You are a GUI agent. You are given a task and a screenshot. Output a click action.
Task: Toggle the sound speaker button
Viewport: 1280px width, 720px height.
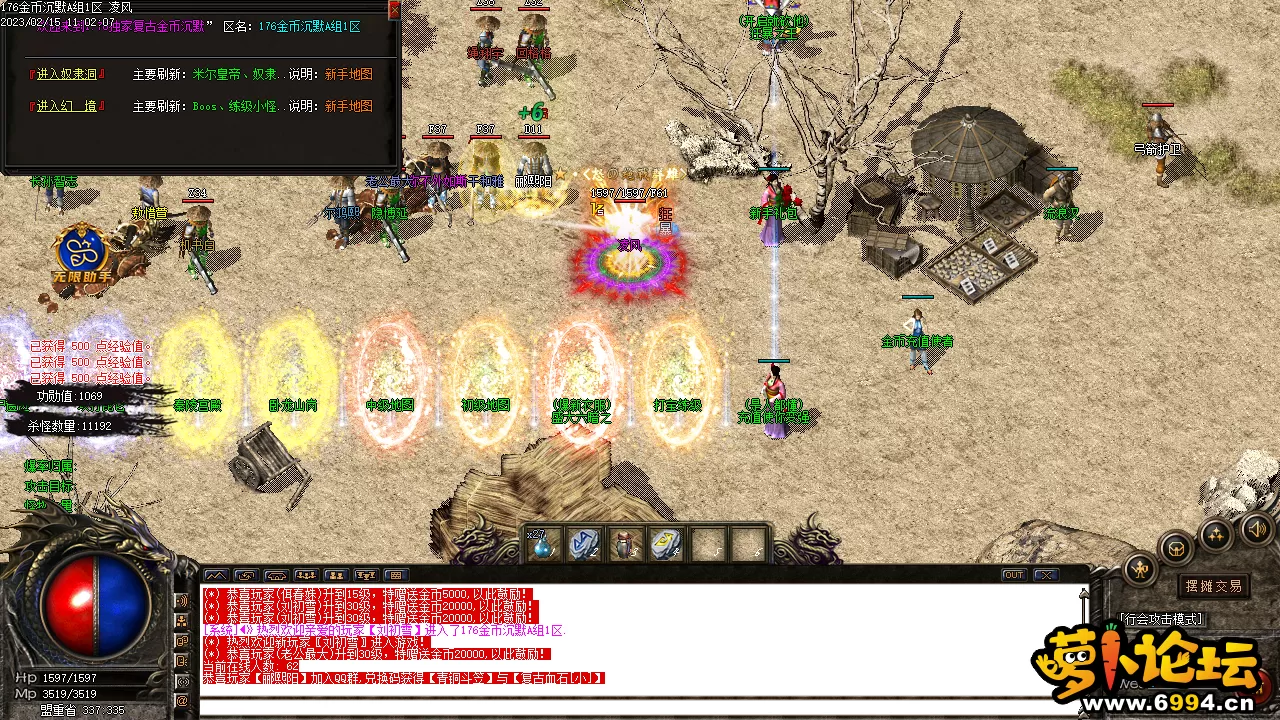point(1258,529)
